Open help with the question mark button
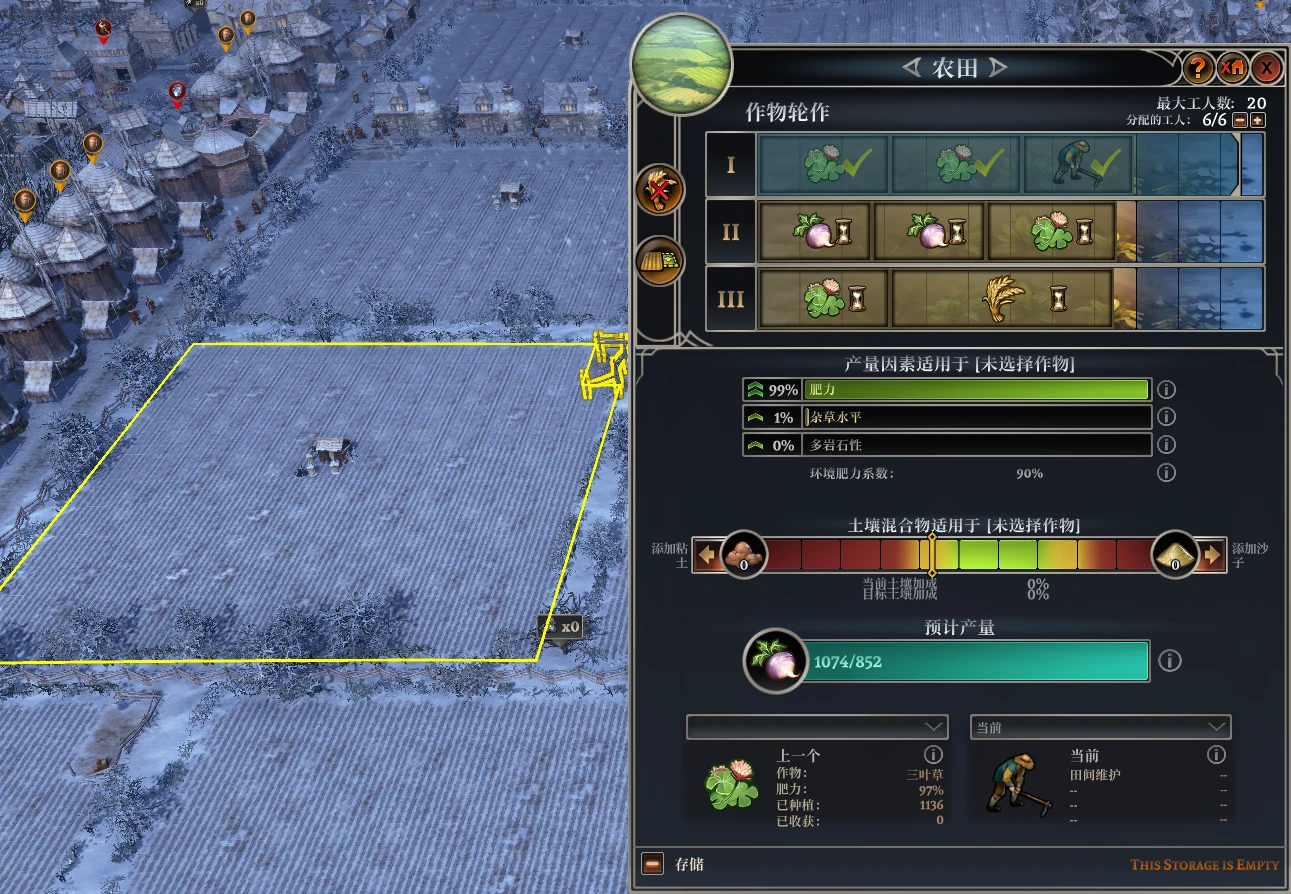Viewport: 1291px width, 894px height. pyautogui.click(x=1198, y=68)
